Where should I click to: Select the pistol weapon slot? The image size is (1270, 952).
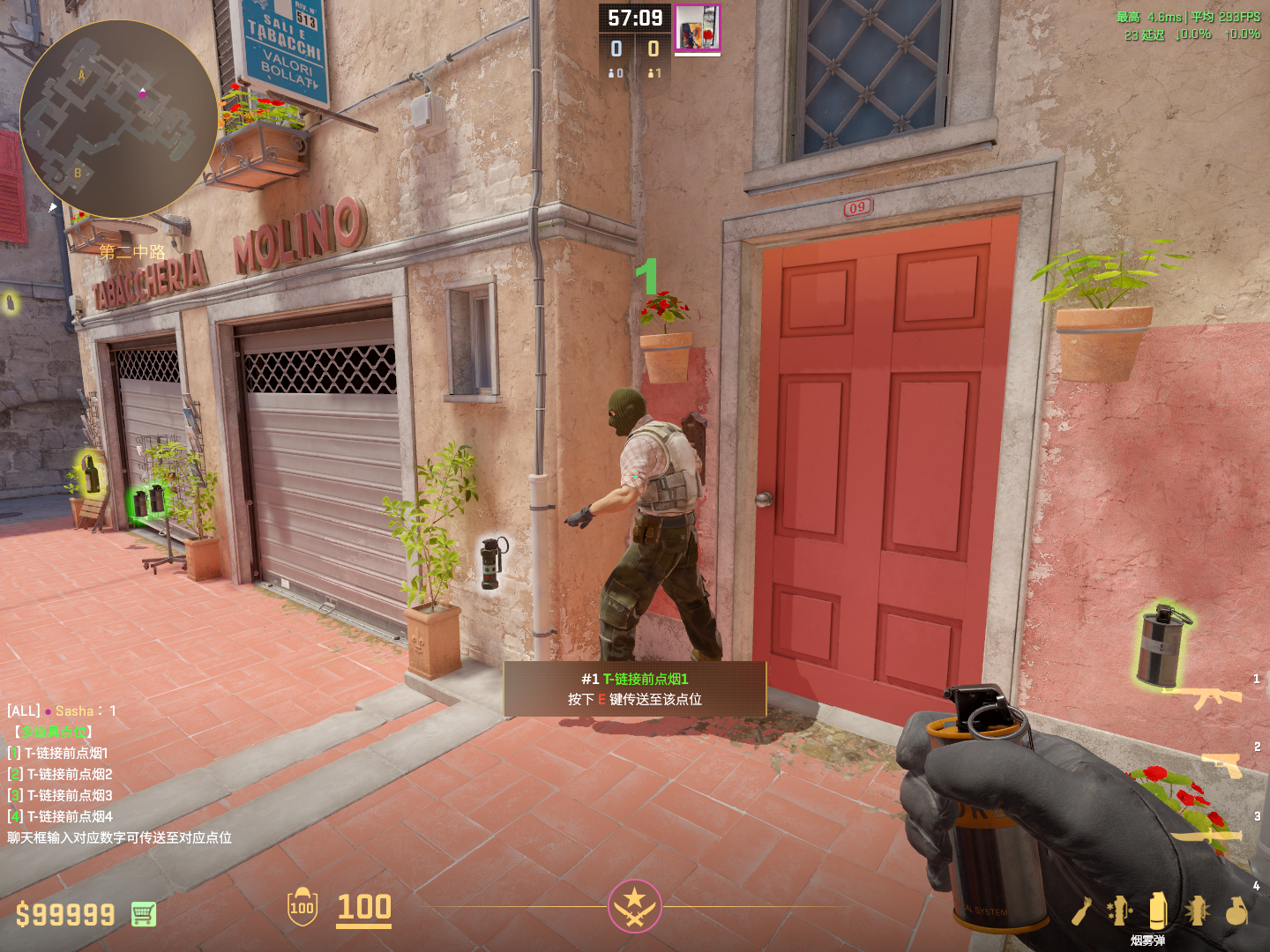(1222, 764)
